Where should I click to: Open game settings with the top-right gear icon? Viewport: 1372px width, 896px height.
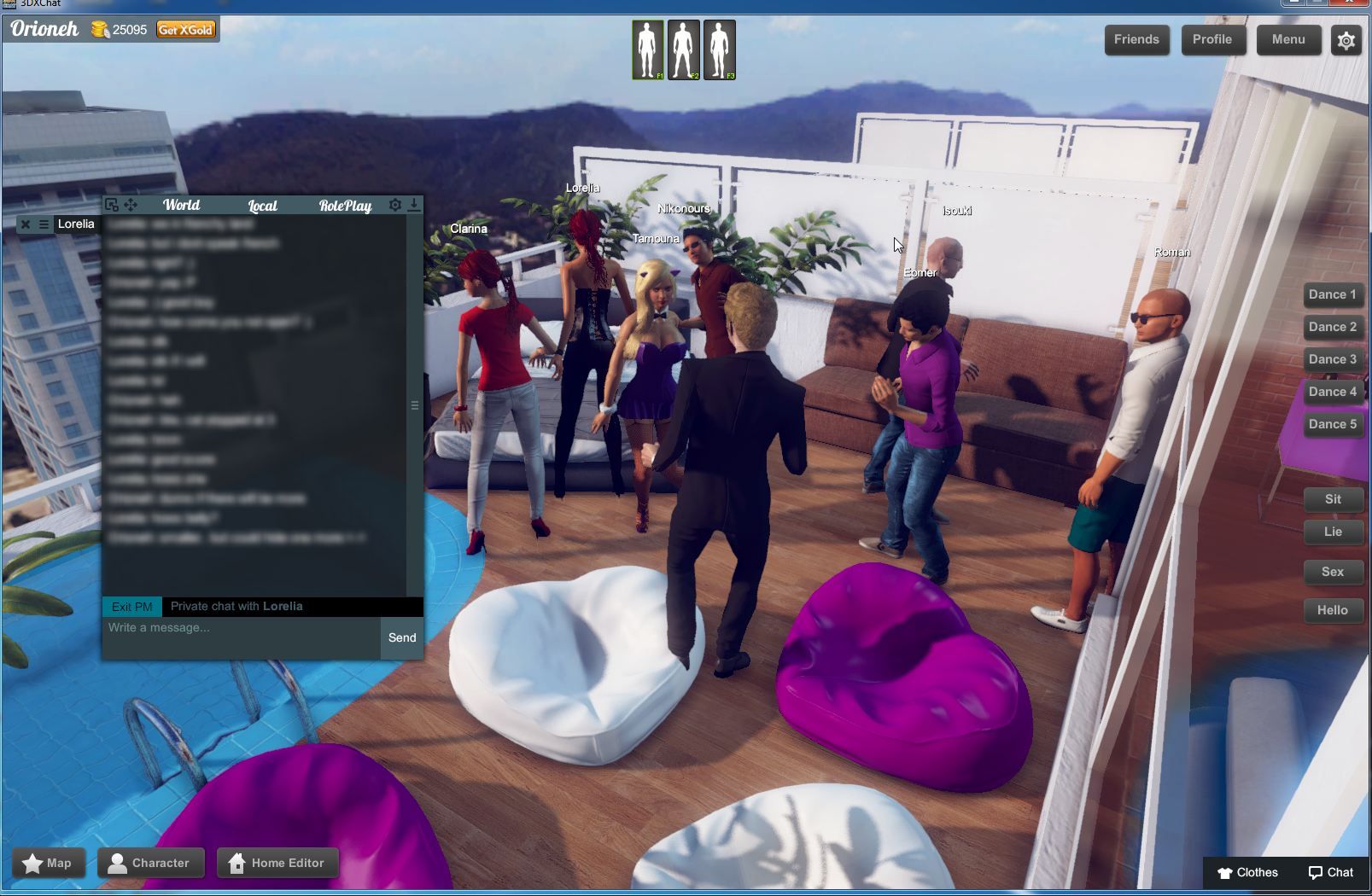click(1346, 39)
